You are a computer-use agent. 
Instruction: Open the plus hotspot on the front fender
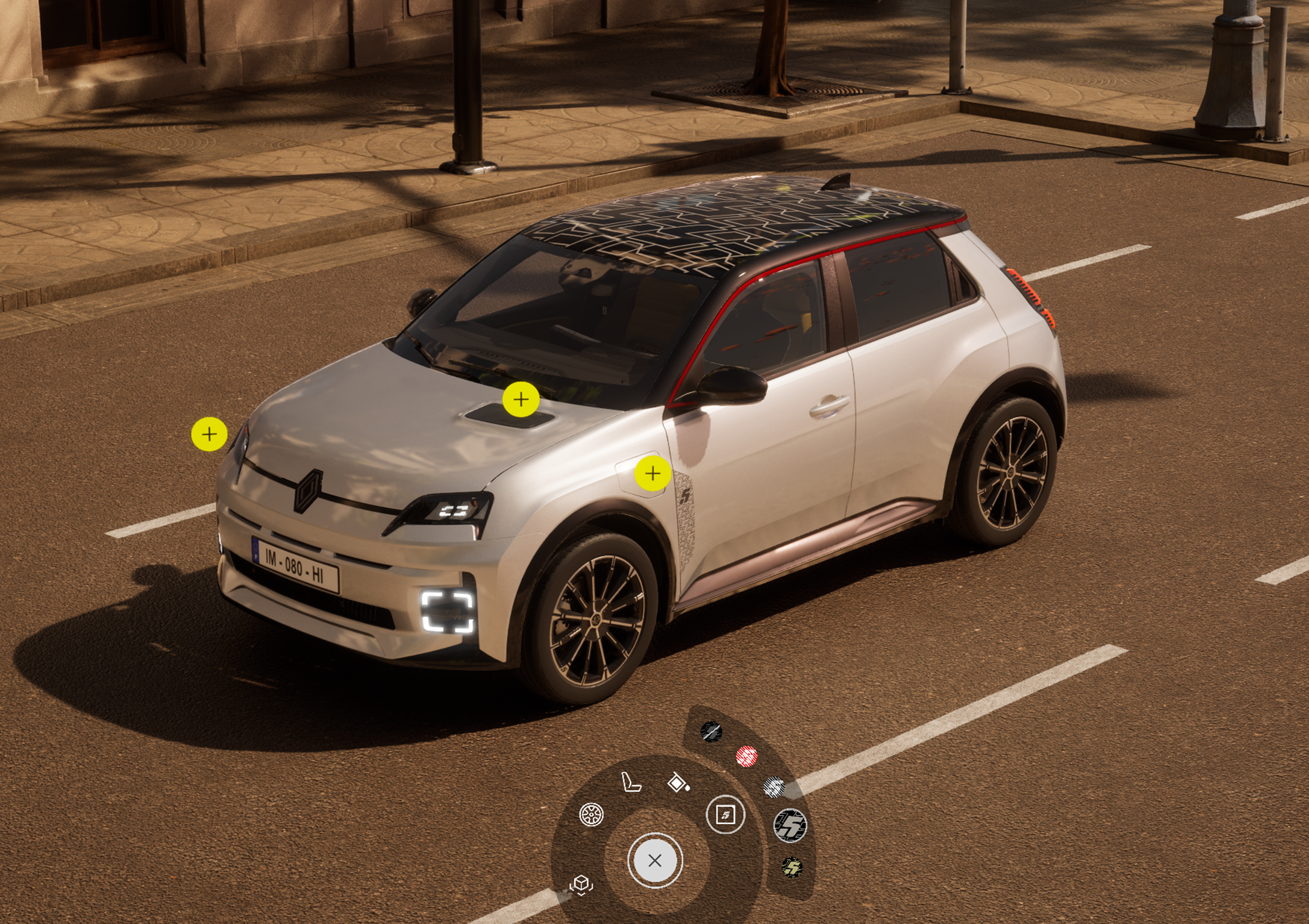[x=652, y=474]
